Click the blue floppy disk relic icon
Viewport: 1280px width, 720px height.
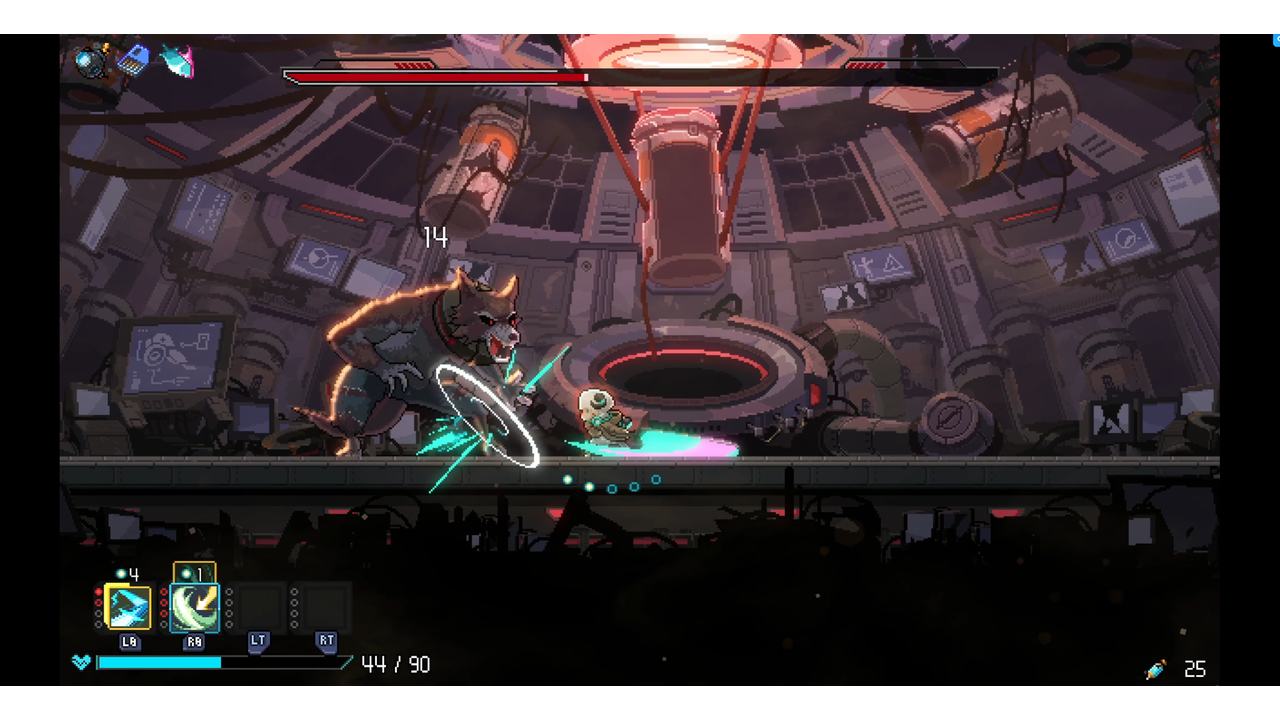[x=133, y=61]
